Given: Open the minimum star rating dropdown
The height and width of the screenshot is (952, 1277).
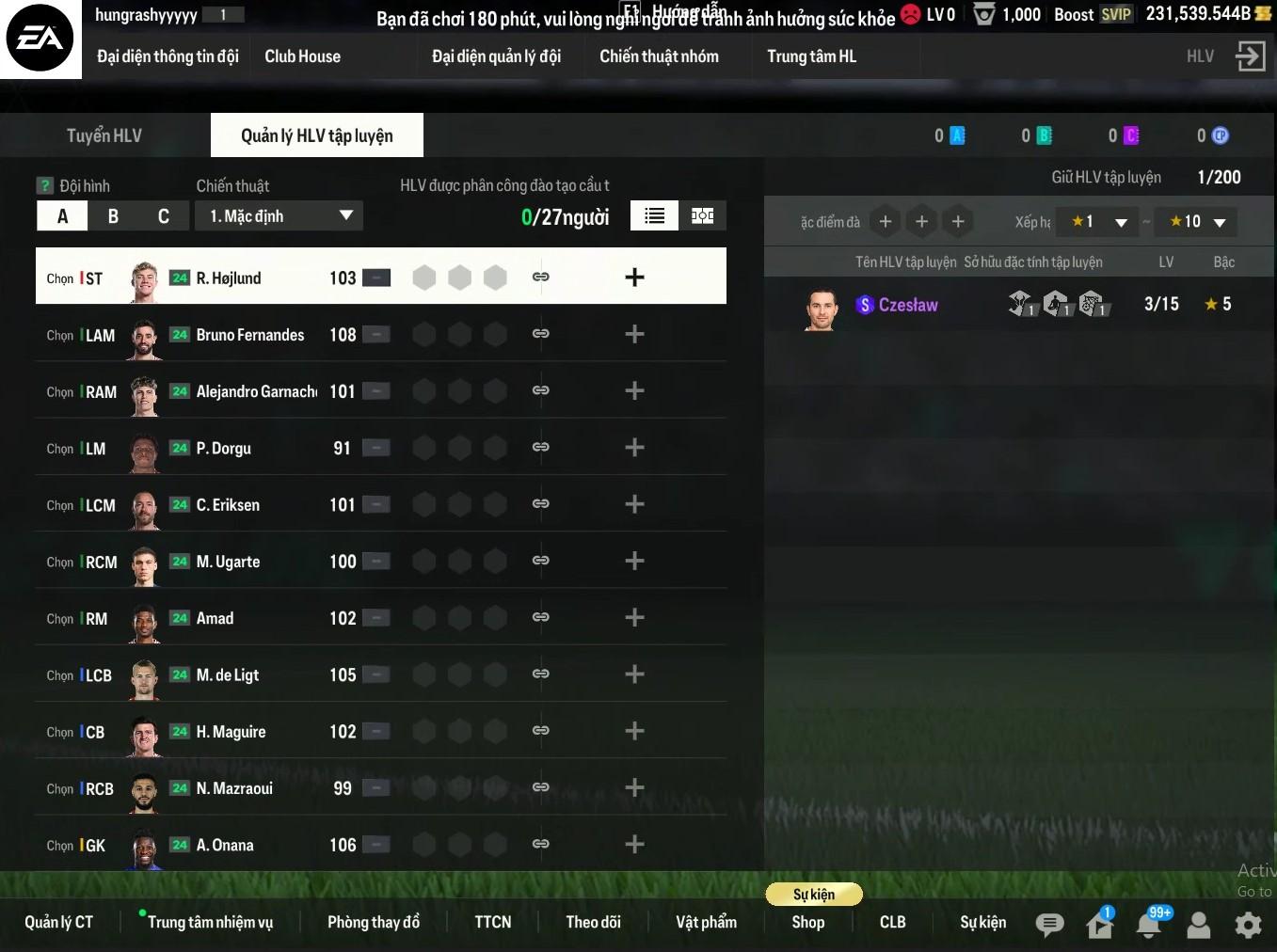Looking at the screenshot, I should pos(1099,222).
